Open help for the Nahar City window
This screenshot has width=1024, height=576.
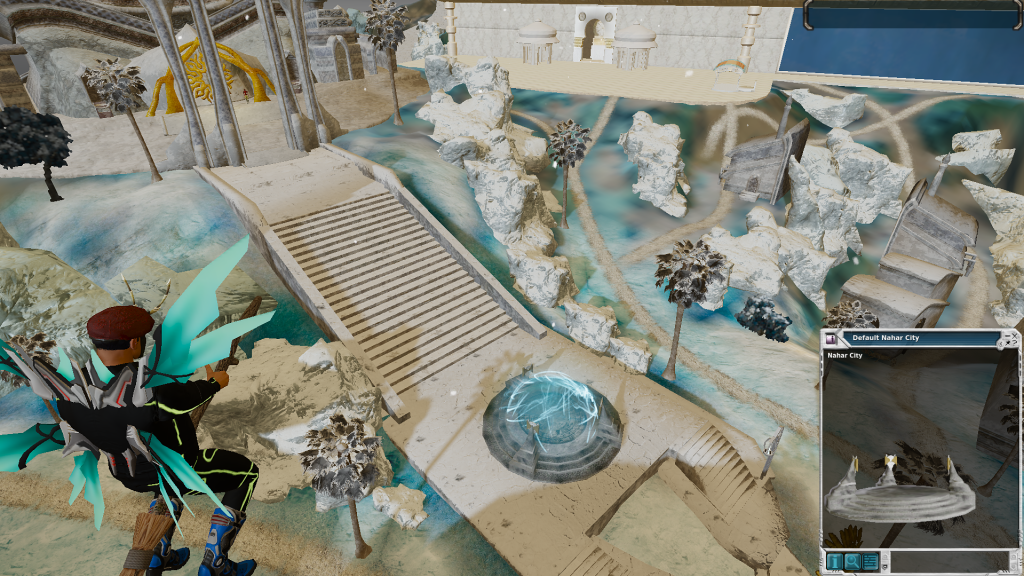point(1015,343)
